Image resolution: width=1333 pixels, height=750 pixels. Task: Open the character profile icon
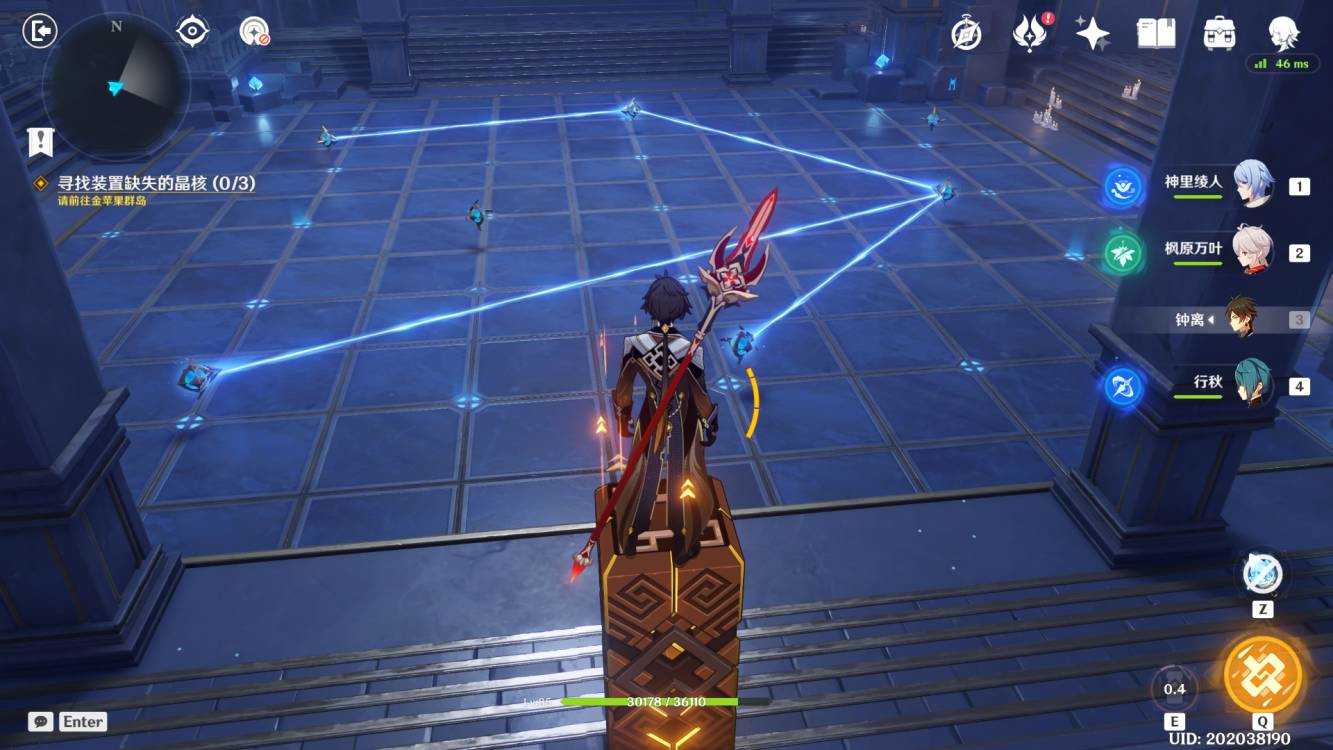click(x=1283, y=33)
